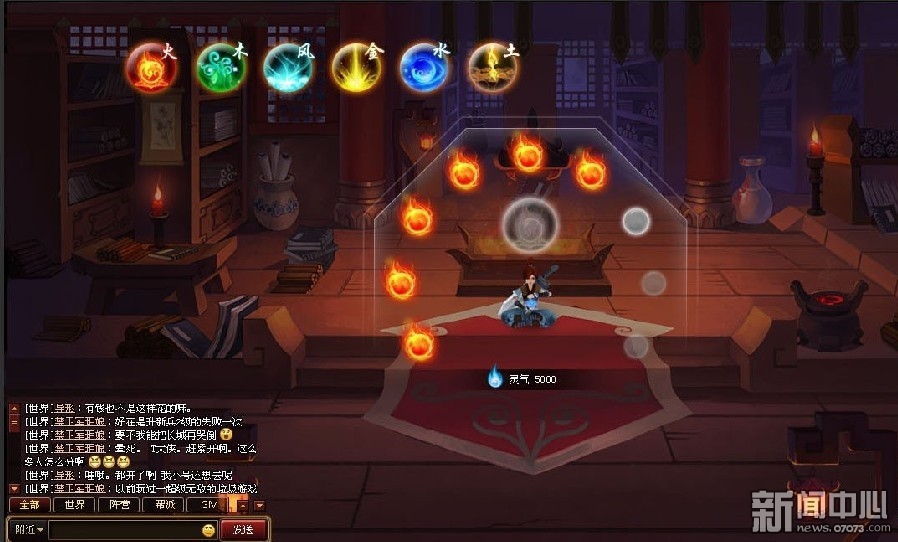Screen dimensions: 898x542
Task: Choose the blue Water (水) element orb
Action: (425, 68)
